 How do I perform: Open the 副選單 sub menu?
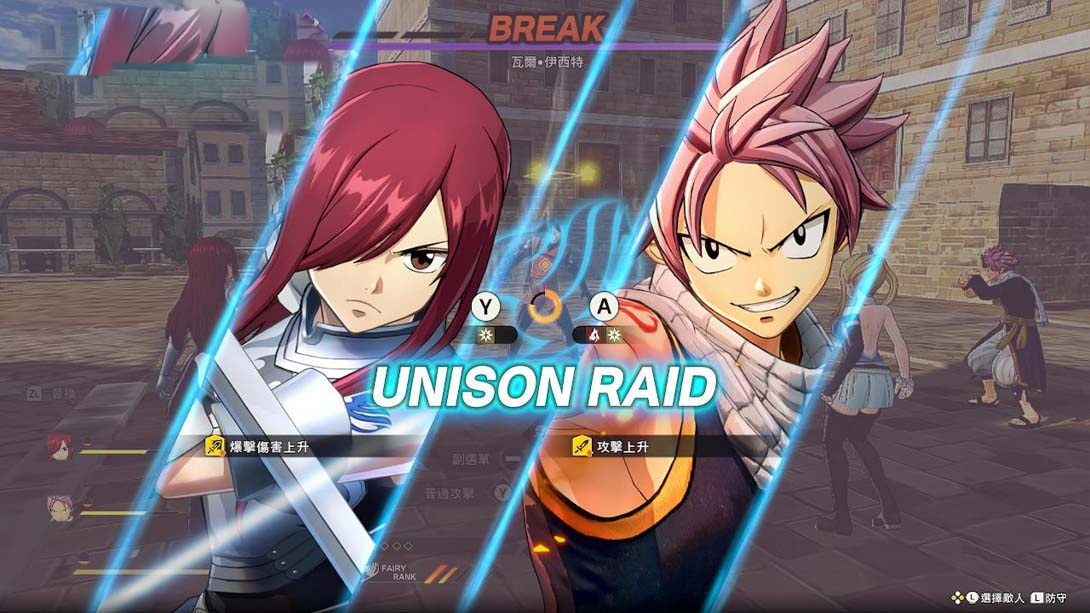[473, 459]
